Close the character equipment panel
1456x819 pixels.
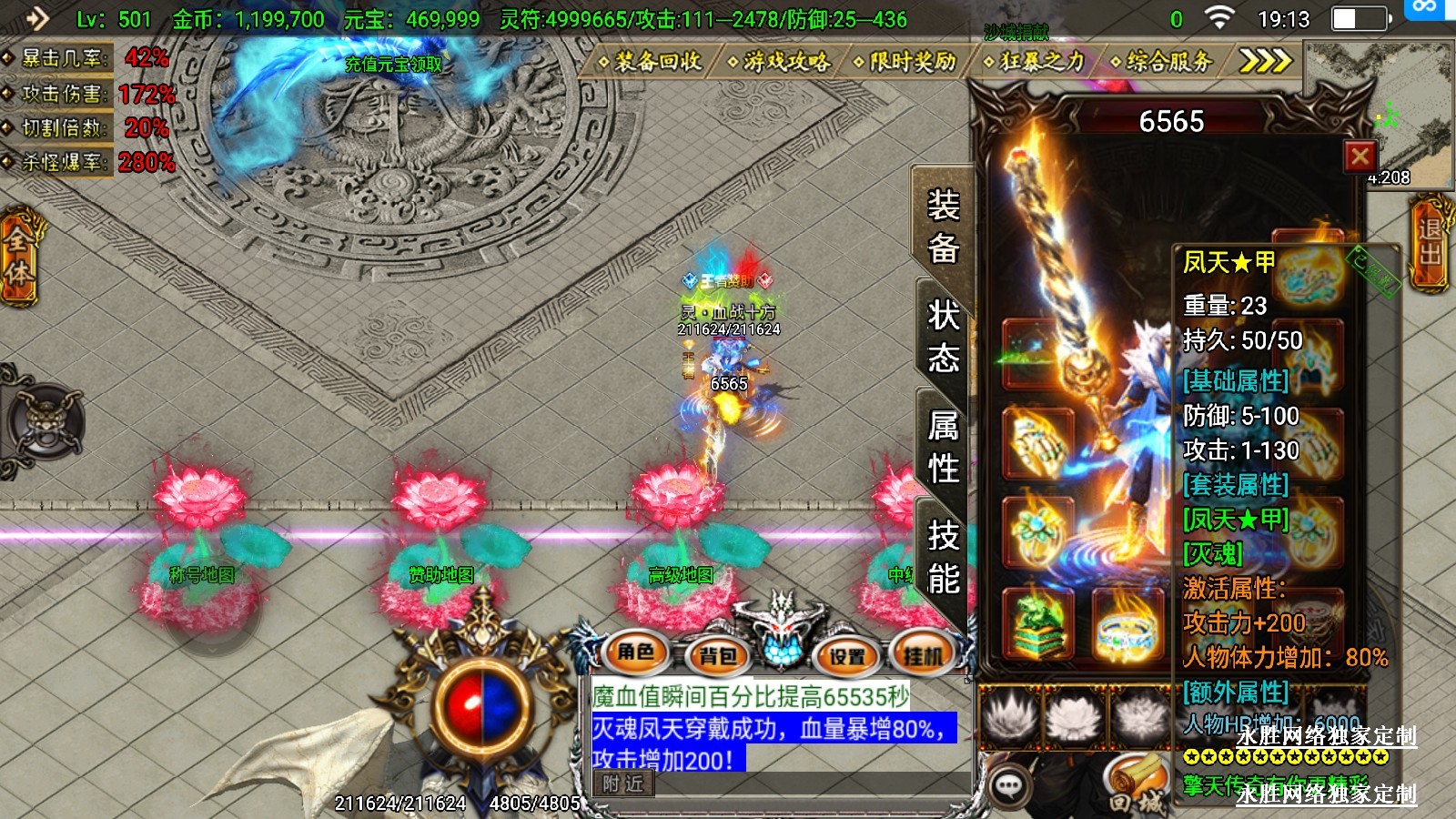pyautogui.click(x=1360, y=157)
